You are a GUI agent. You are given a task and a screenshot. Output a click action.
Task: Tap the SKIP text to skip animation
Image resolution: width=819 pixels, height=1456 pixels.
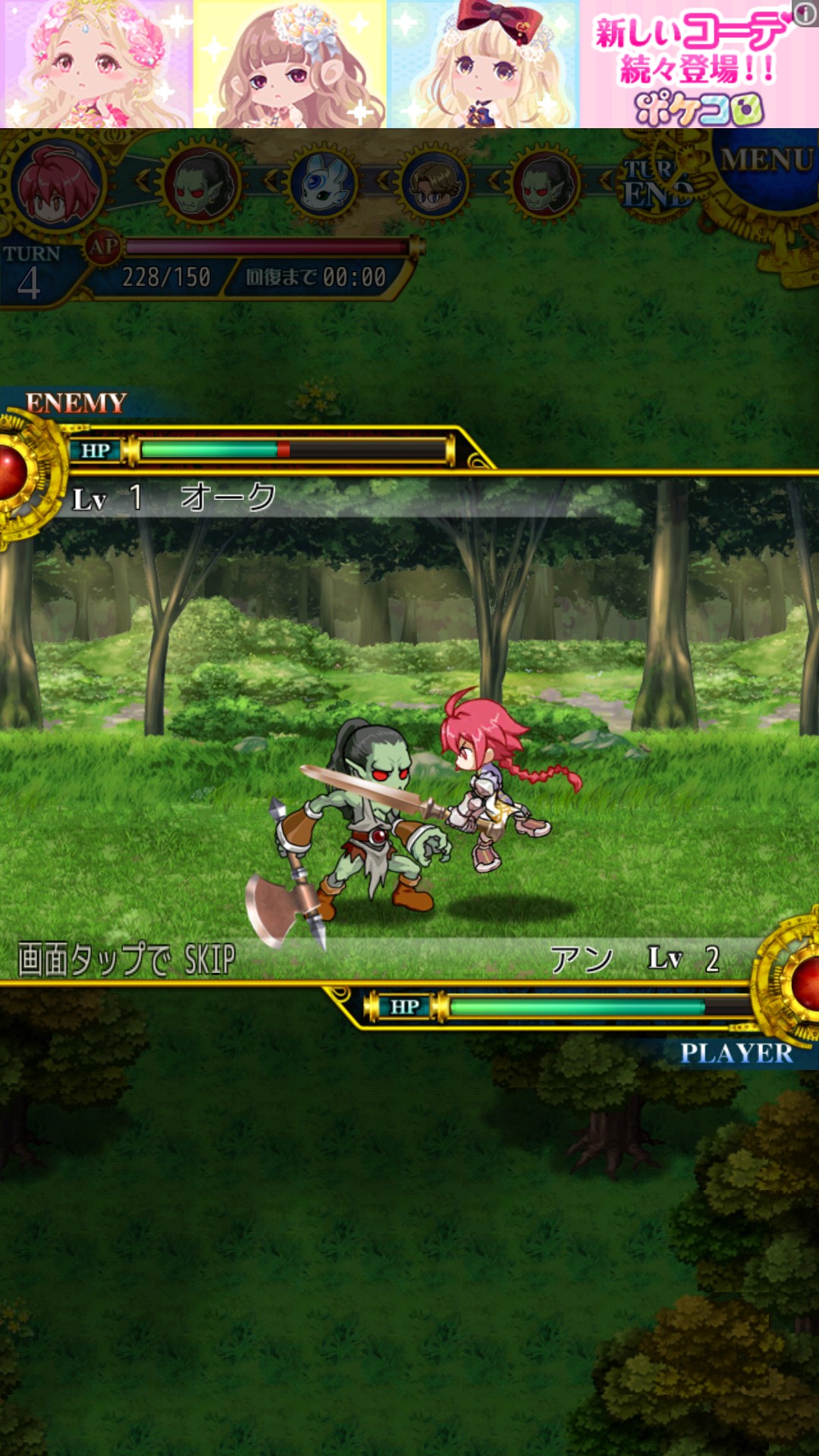coord(127,959)
